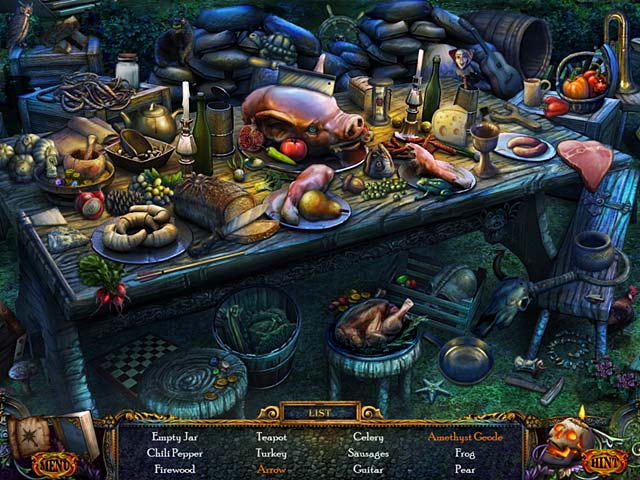Select the highlighted Amethyst Geode entry

[465, 437]
